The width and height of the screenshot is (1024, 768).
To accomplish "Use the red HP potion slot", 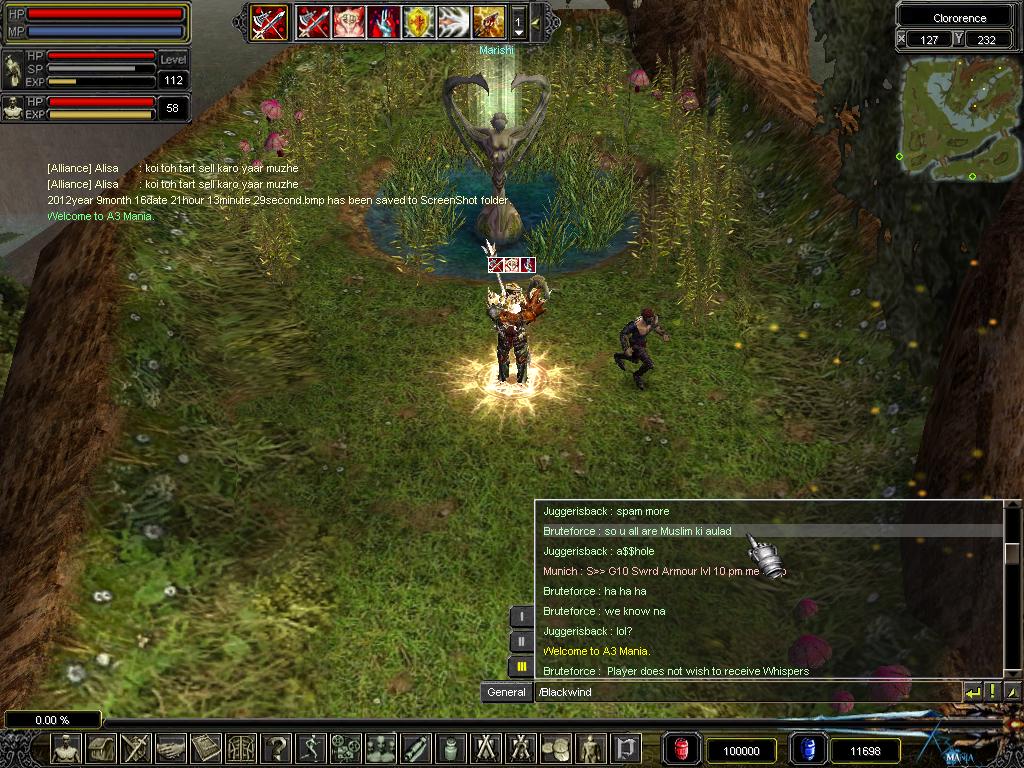I will tap(681, 750).
